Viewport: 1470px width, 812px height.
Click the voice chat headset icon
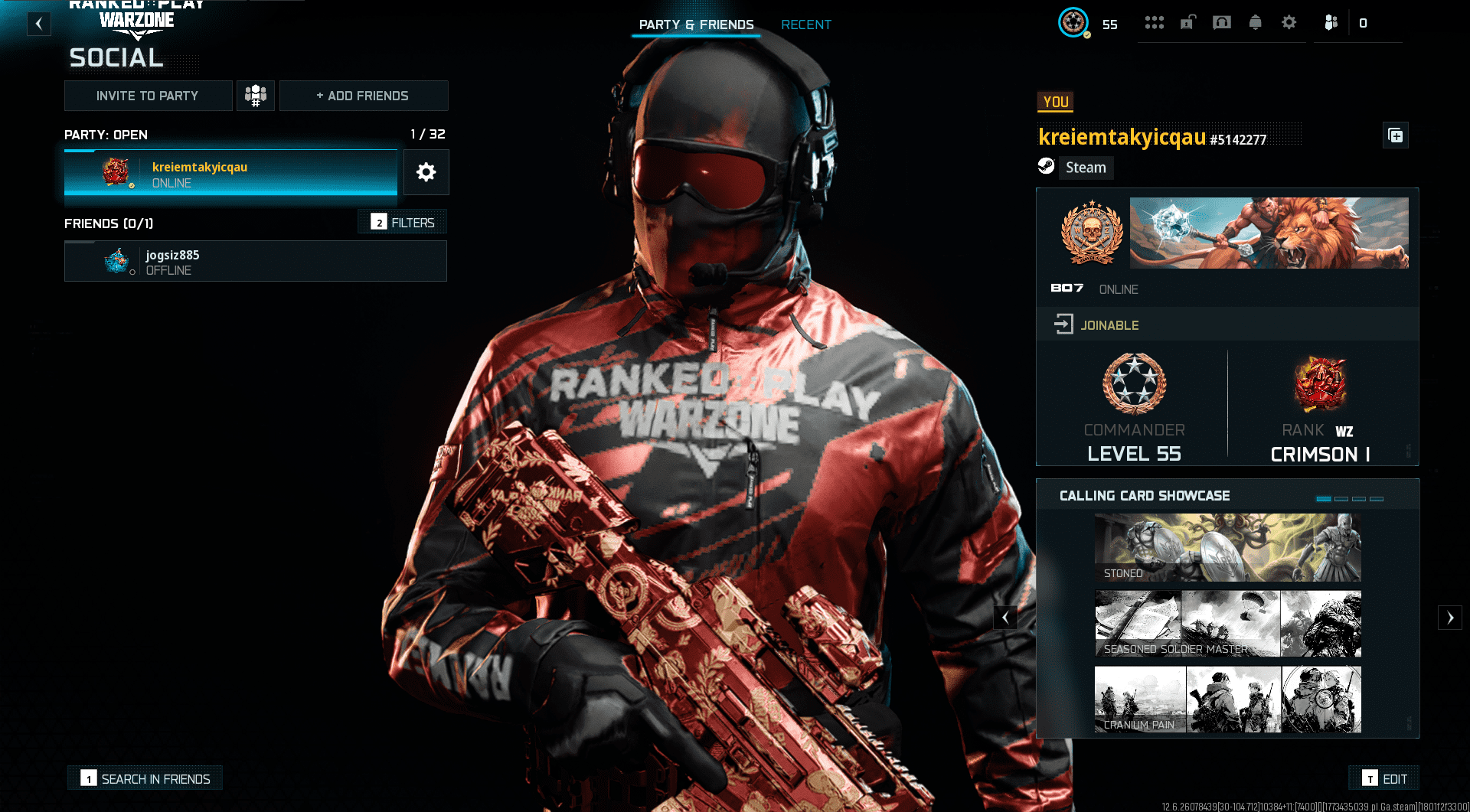[x=1221, y=23]
